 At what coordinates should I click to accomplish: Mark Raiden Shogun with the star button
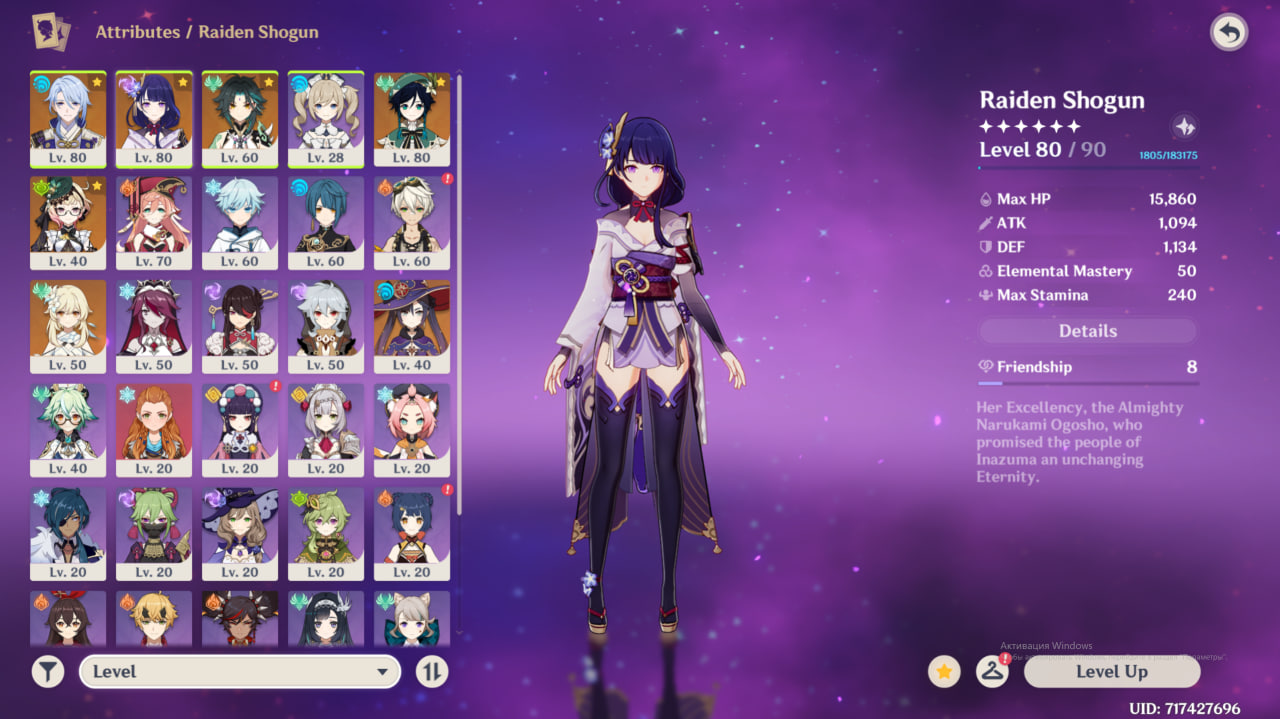pyautogui.click(x=944, y=671)
